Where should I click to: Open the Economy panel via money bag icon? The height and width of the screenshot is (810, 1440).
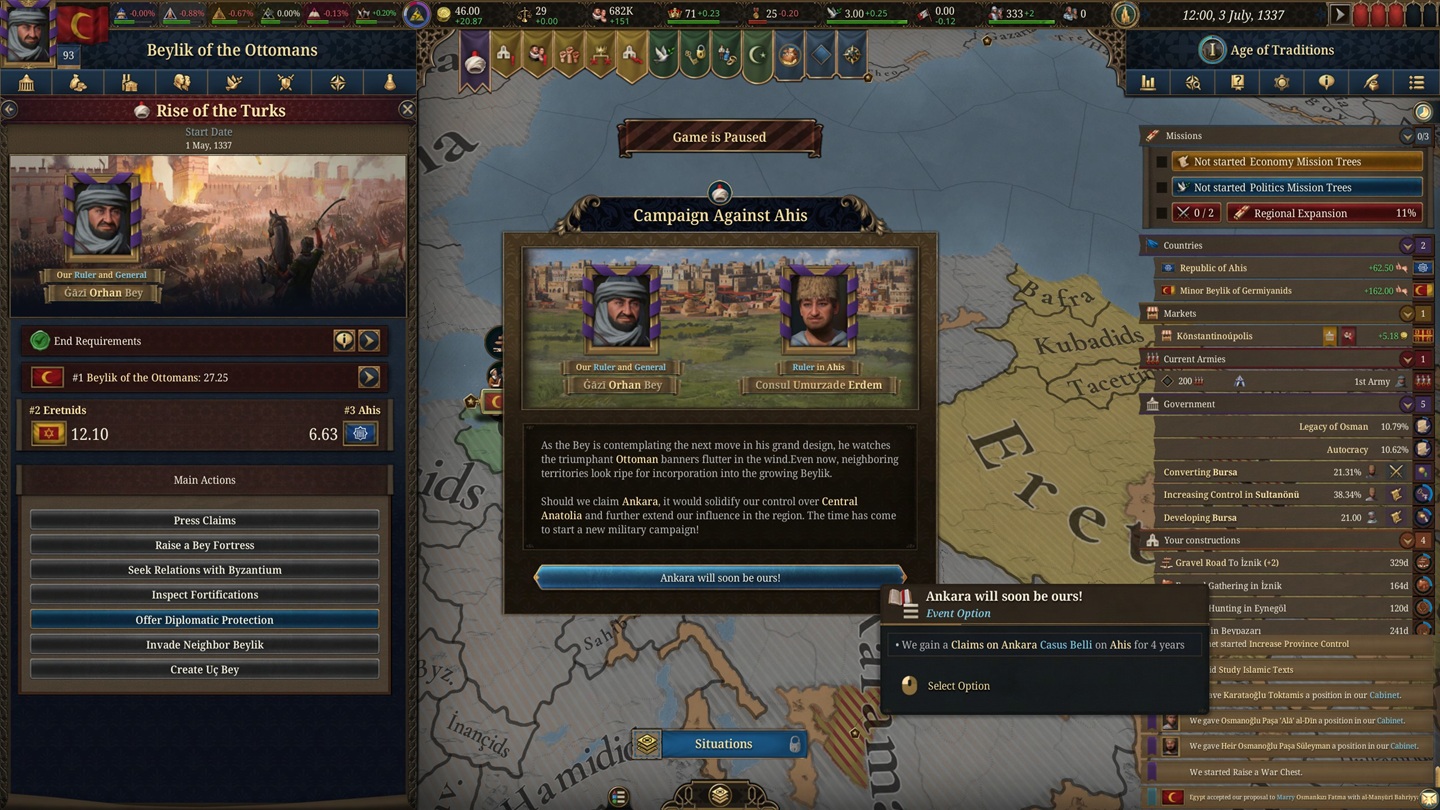(x=76, y=83)
